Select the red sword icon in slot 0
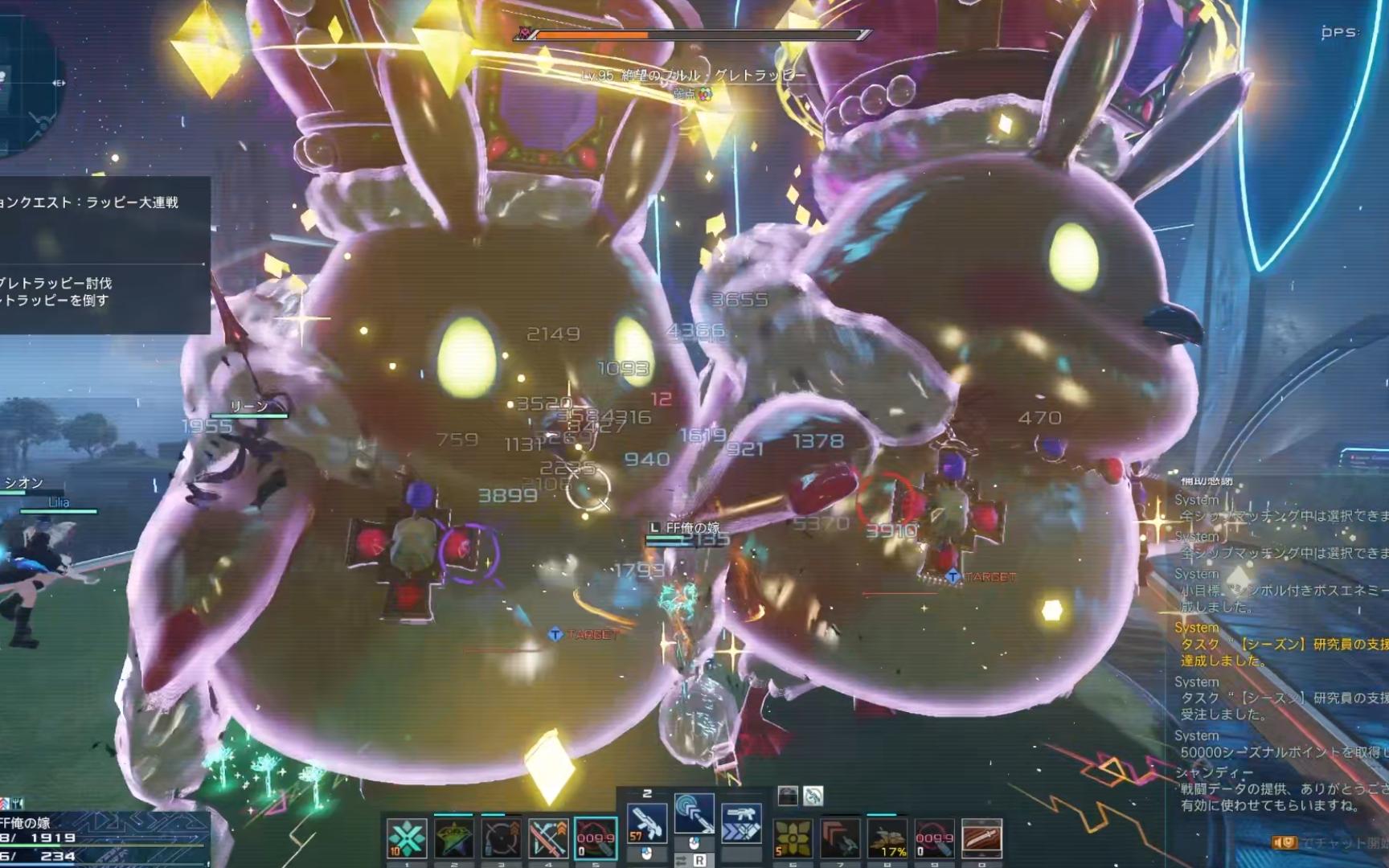 981,838
